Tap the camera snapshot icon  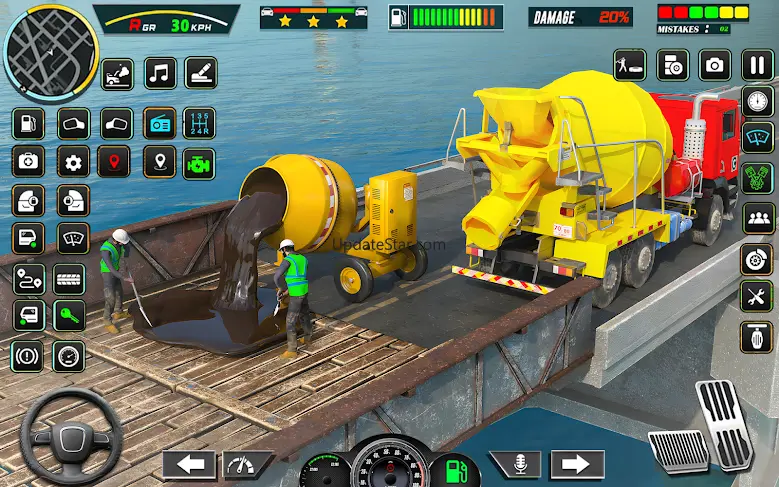[714, 66]
